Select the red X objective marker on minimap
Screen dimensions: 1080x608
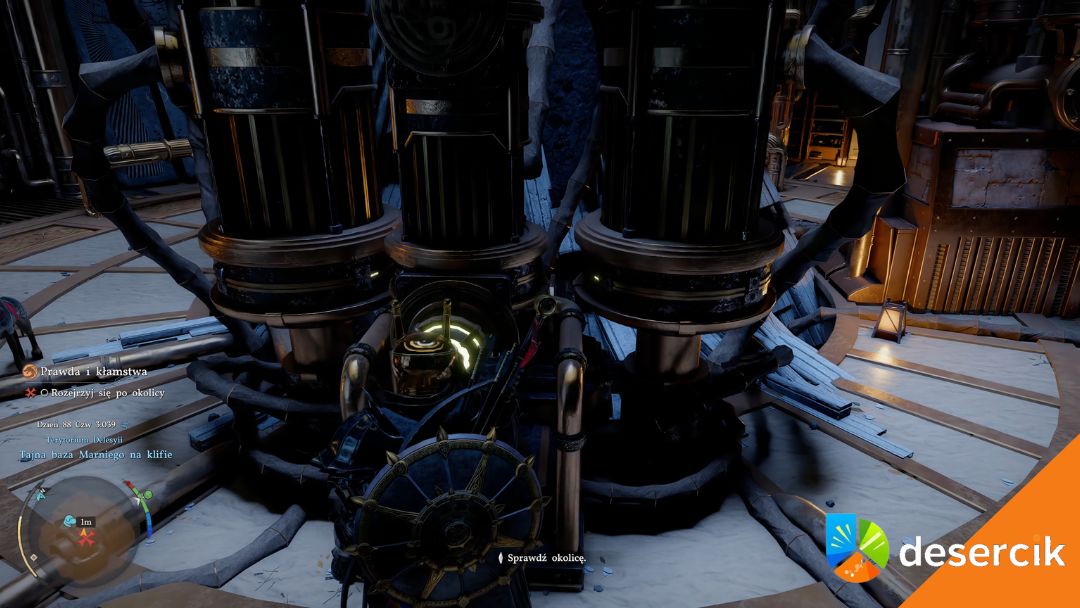87,538
